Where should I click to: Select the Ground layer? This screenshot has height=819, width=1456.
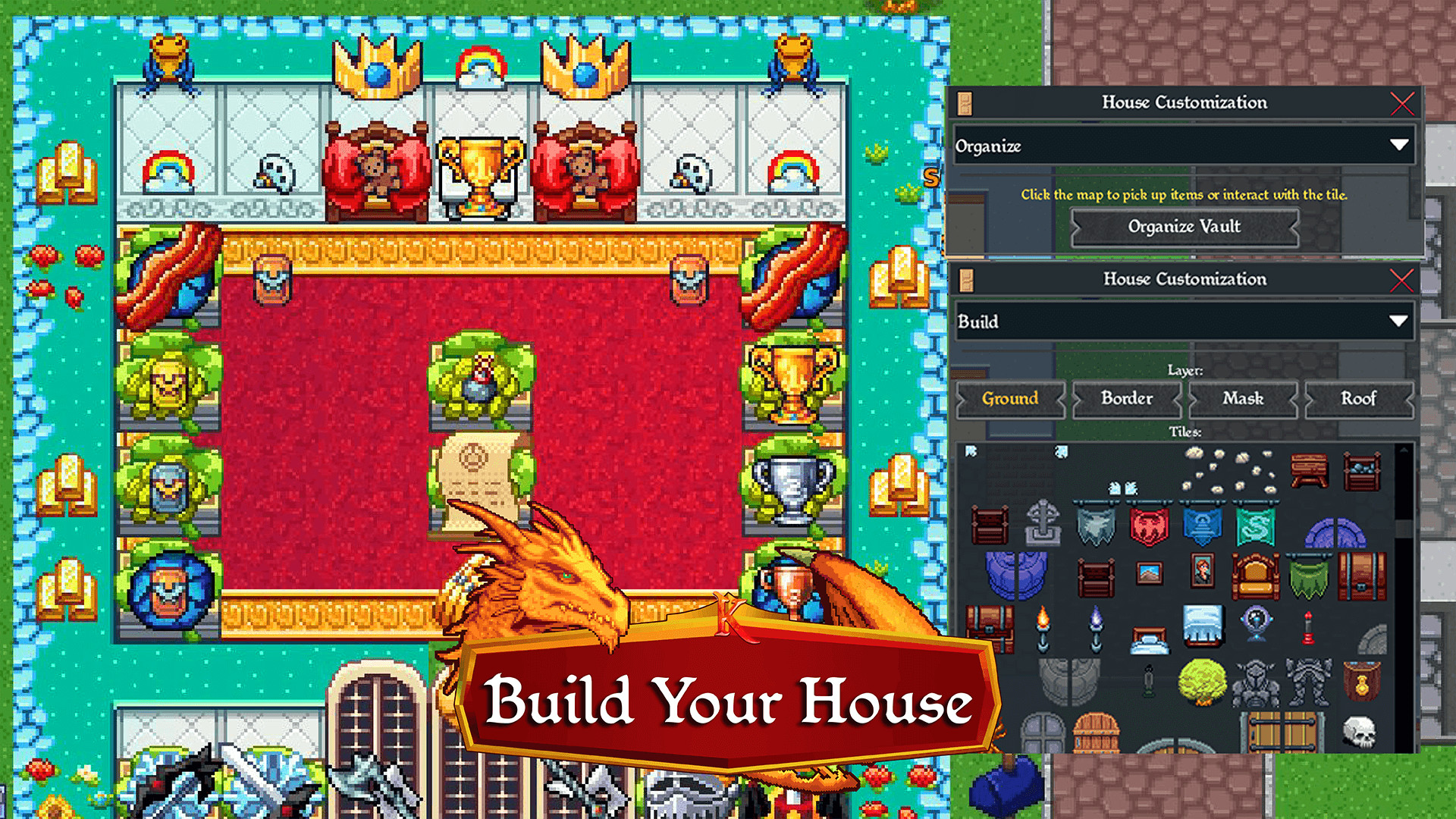pyautogui.click(x=1010, y=400)
